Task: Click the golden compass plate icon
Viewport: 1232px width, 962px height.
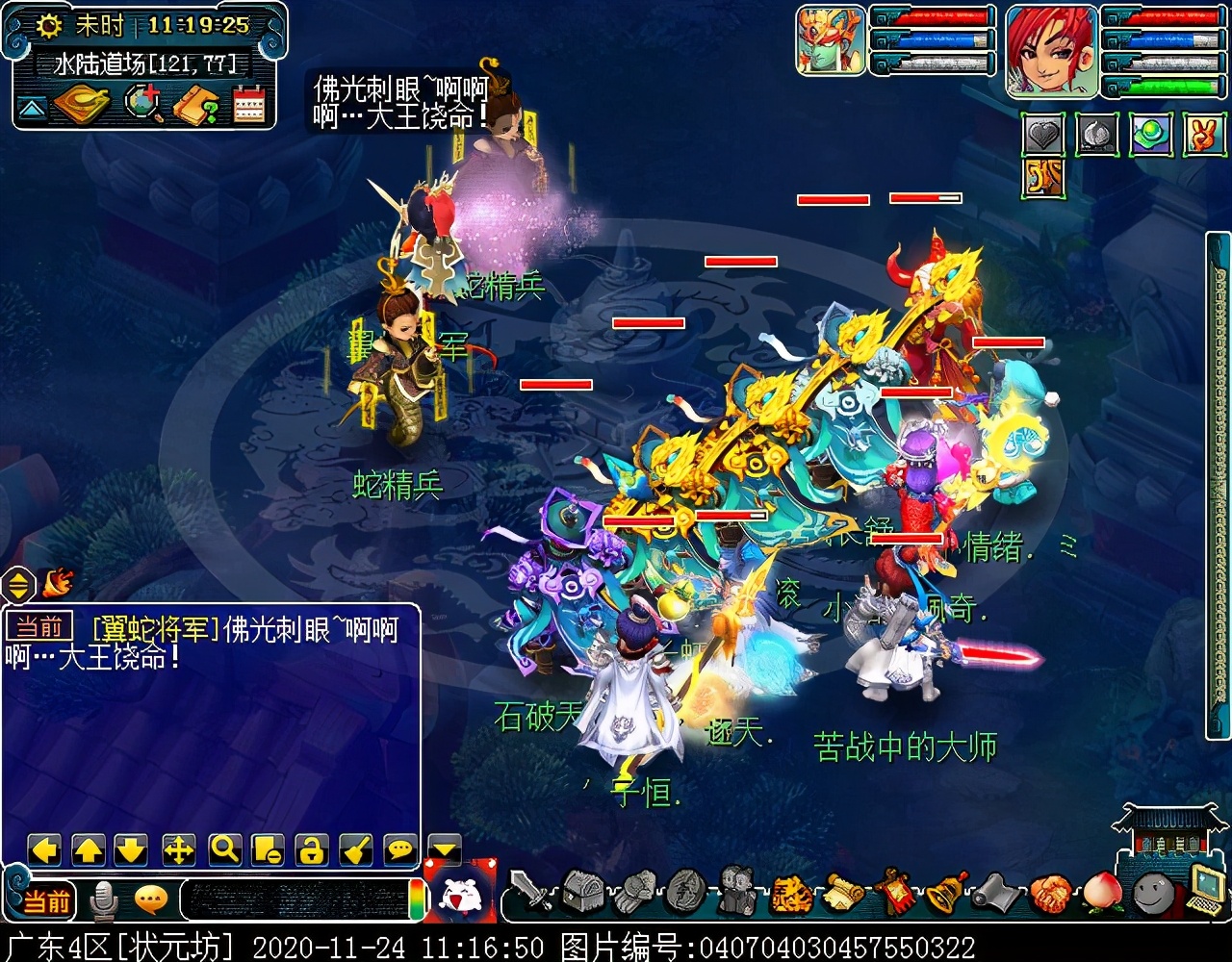Action: (83, 104)
